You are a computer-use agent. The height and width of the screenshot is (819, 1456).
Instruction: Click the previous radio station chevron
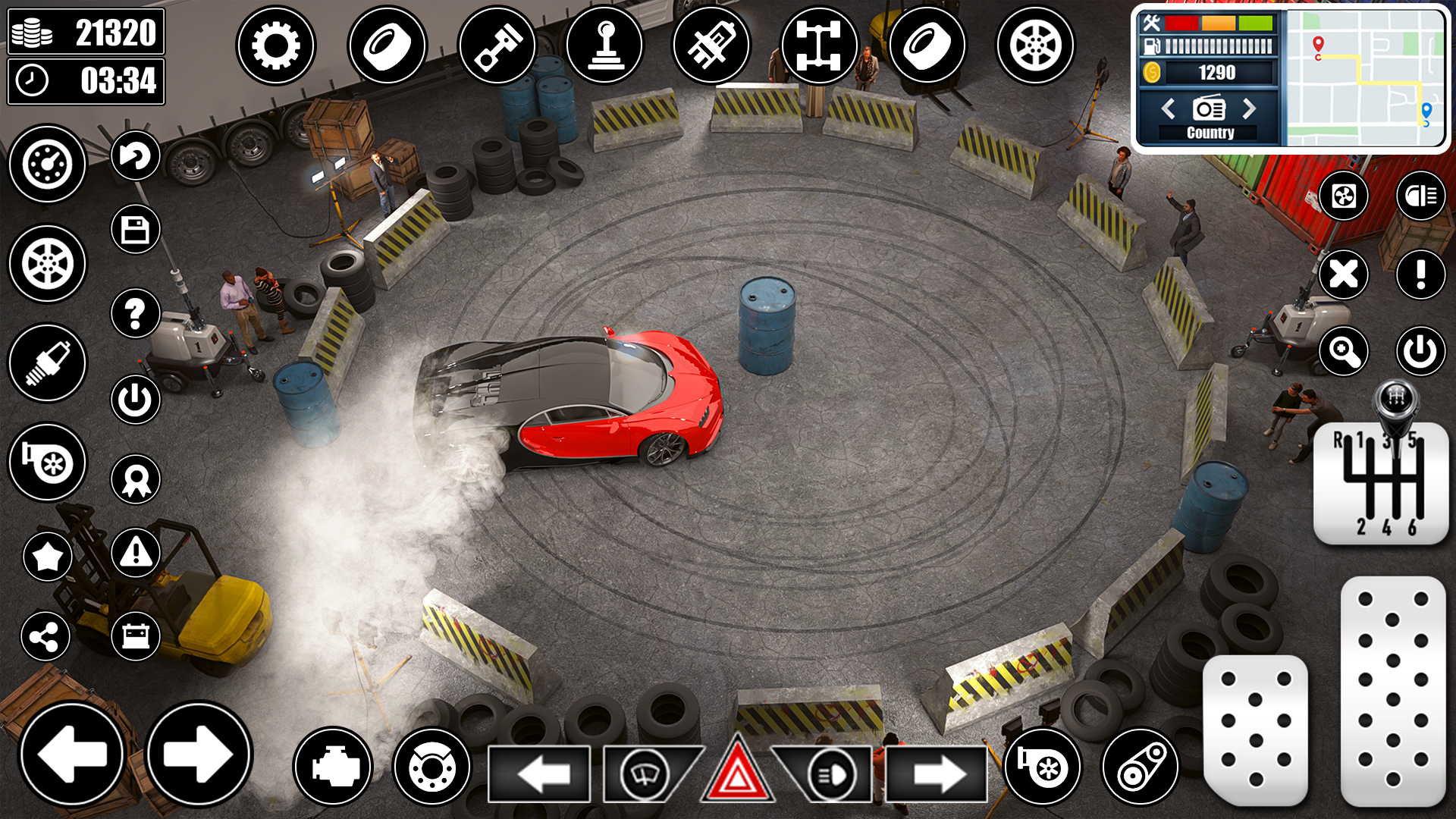click(1168, 108)
